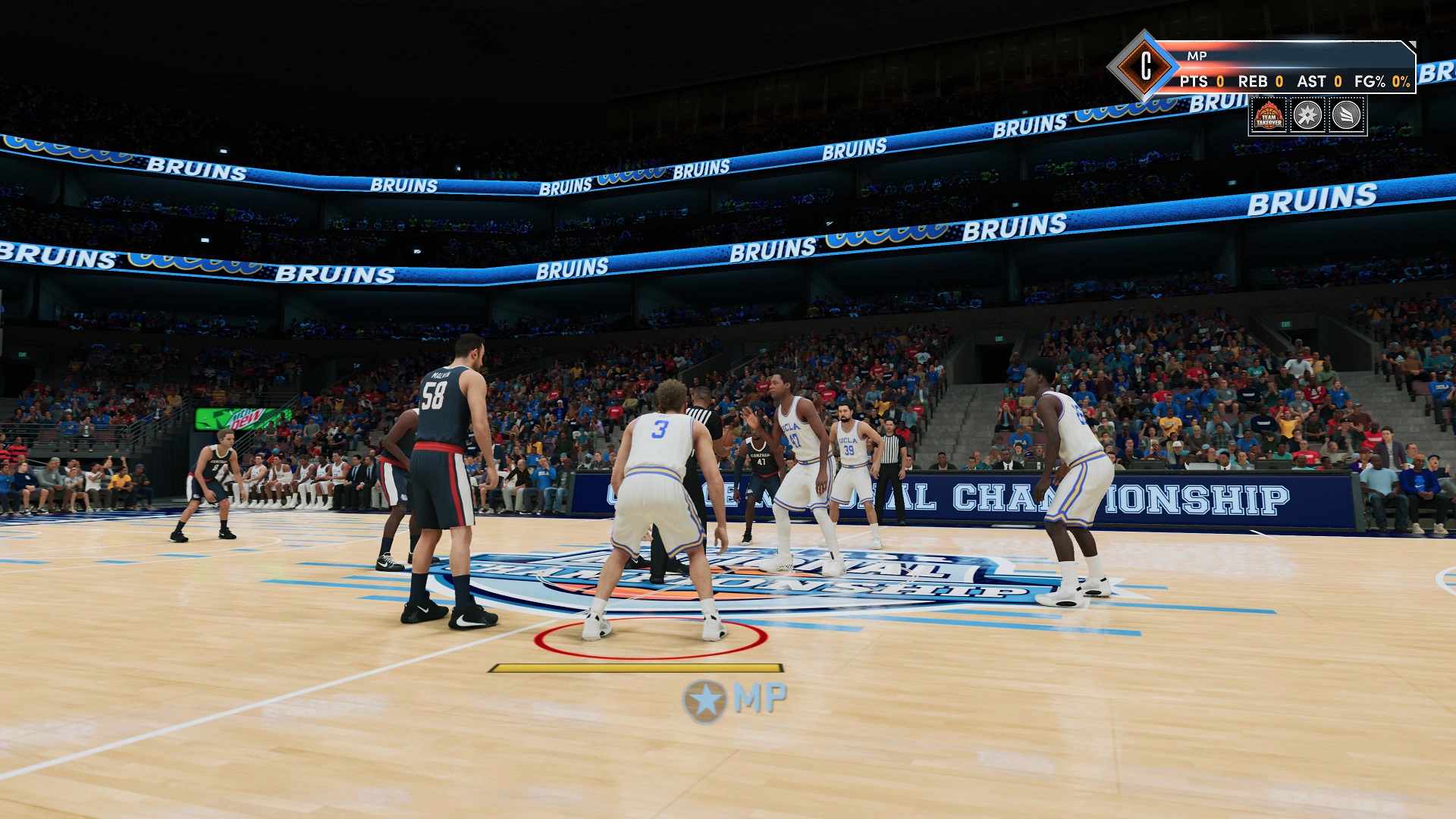Open the MP player stats panel

point(1289,67)
